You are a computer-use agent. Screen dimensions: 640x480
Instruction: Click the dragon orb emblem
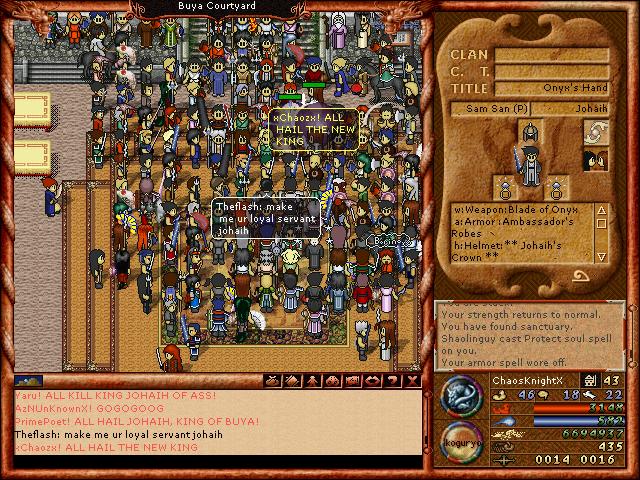tap(459, 396)
